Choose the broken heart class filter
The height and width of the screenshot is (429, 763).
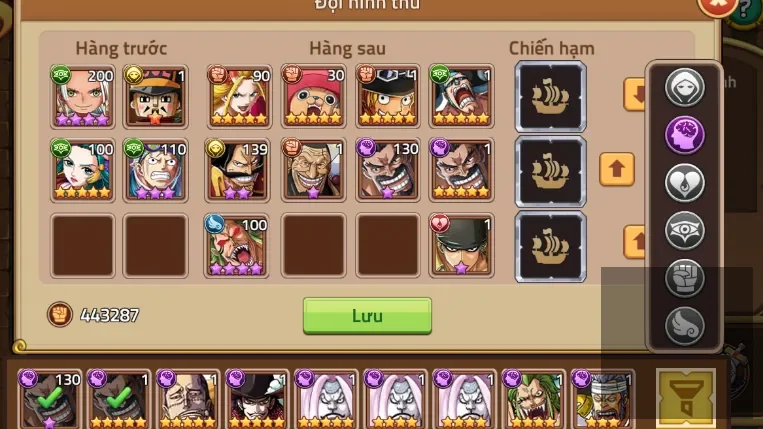(685, 183)
